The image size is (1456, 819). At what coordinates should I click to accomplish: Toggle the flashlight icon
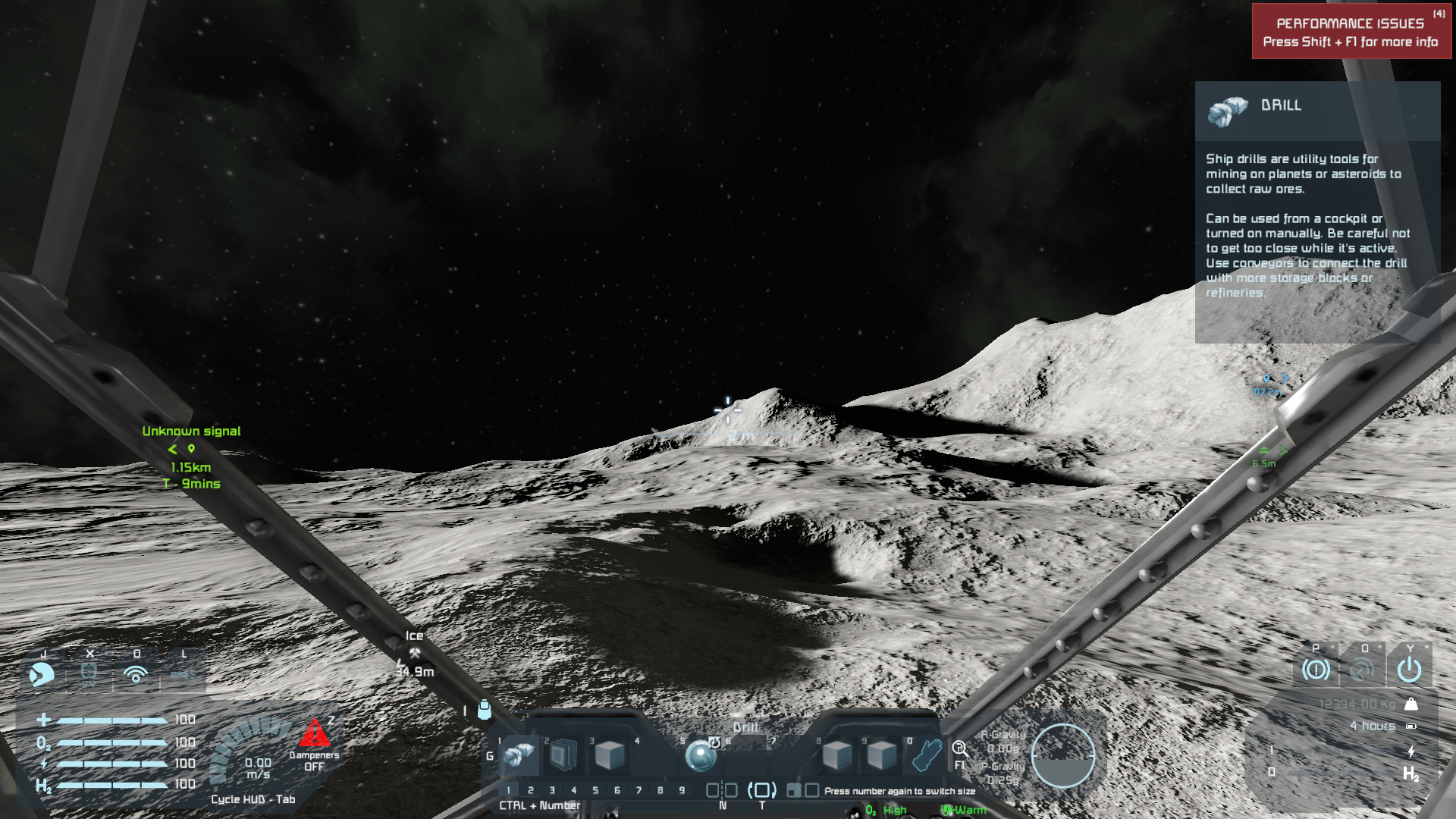tap(183, 673)
